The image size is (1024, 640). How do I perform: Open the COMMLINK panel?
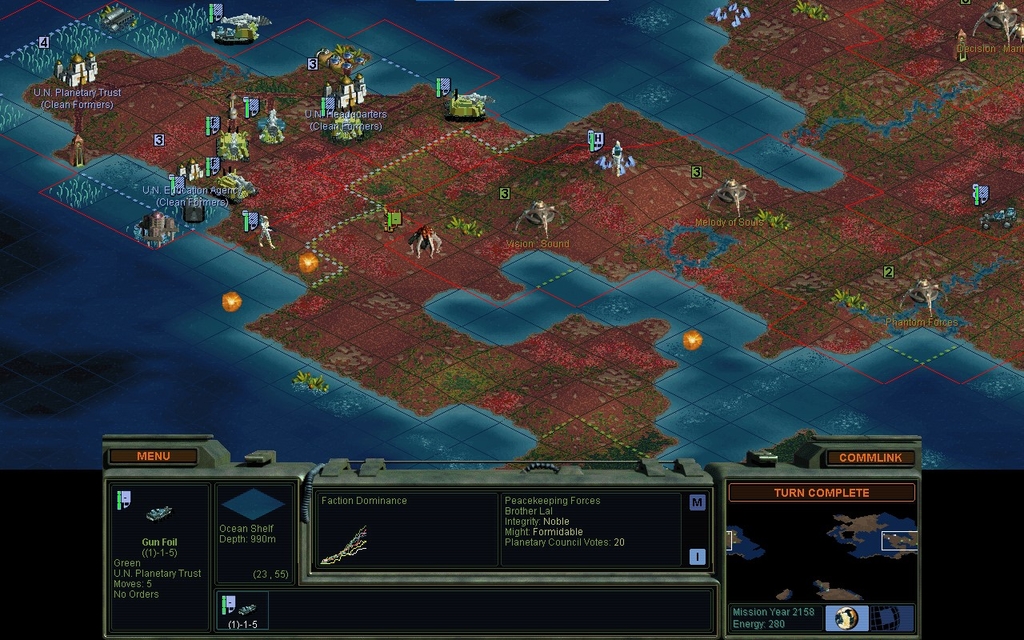869,457
